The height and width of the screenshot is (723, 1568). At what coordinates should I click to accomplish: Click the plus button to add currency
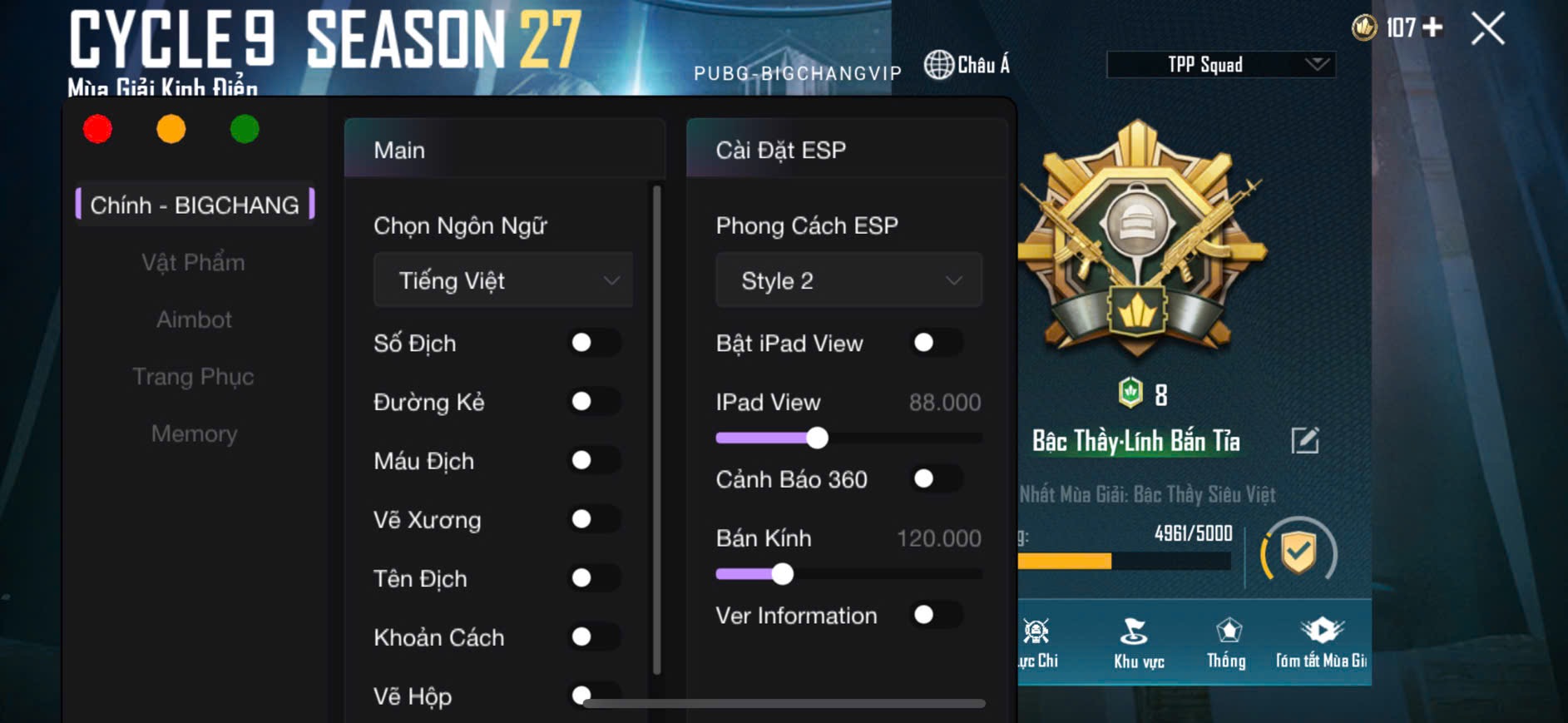pyautogui.click(x=1431, y=27)
